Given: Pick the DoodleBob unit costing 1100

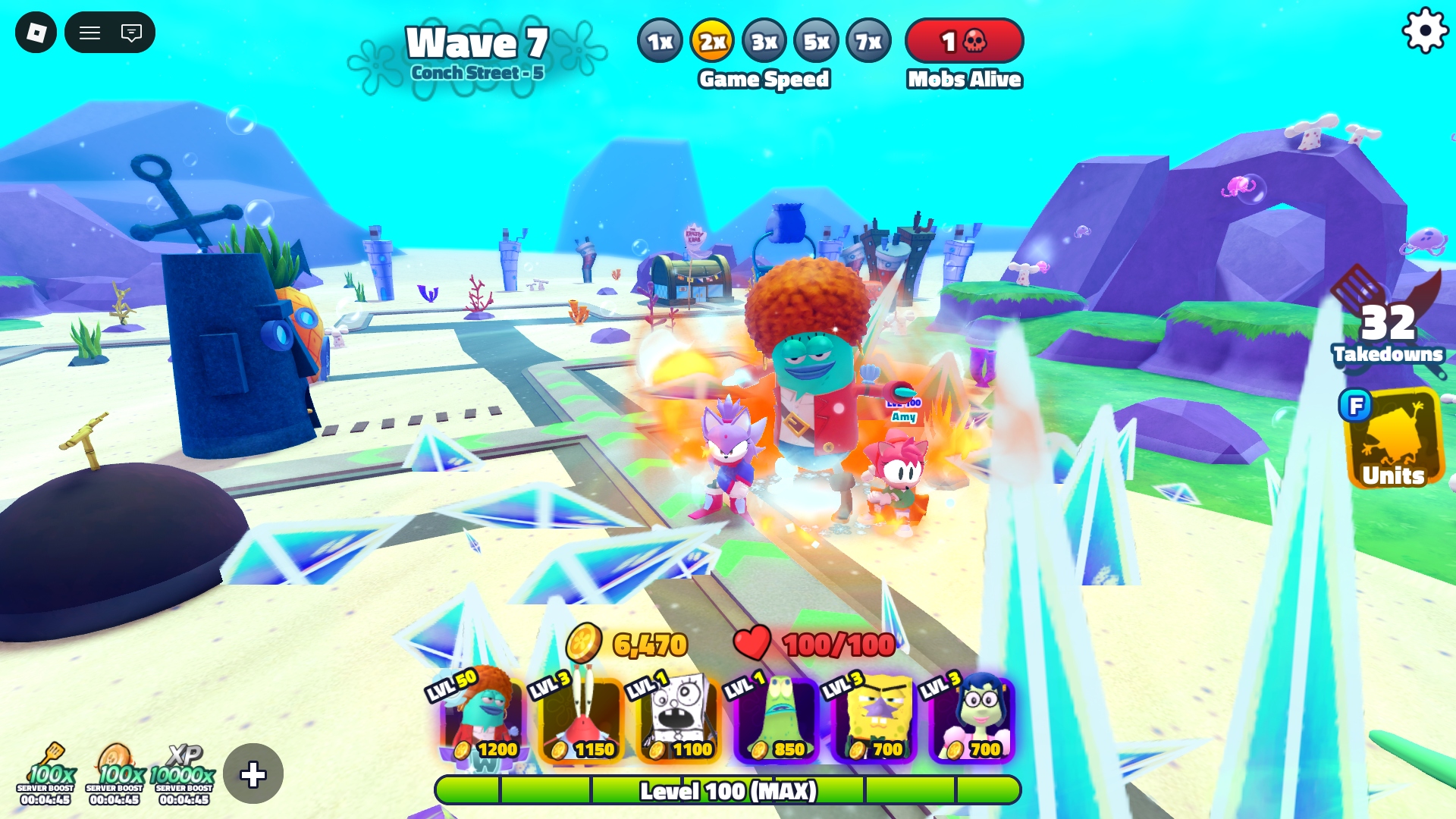Looking at the screenshot, I should (x=679, y=718).
